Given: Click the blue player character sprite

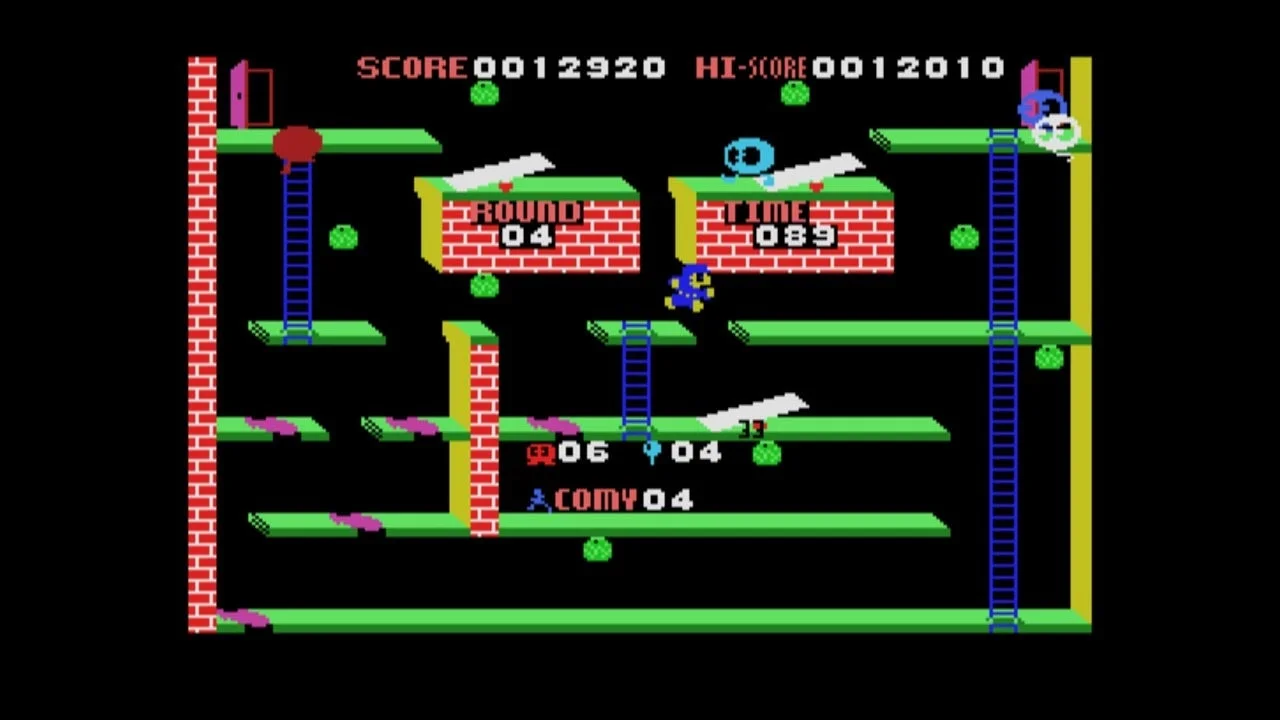Looking at the screenshot, I should [x=690, y=288].
